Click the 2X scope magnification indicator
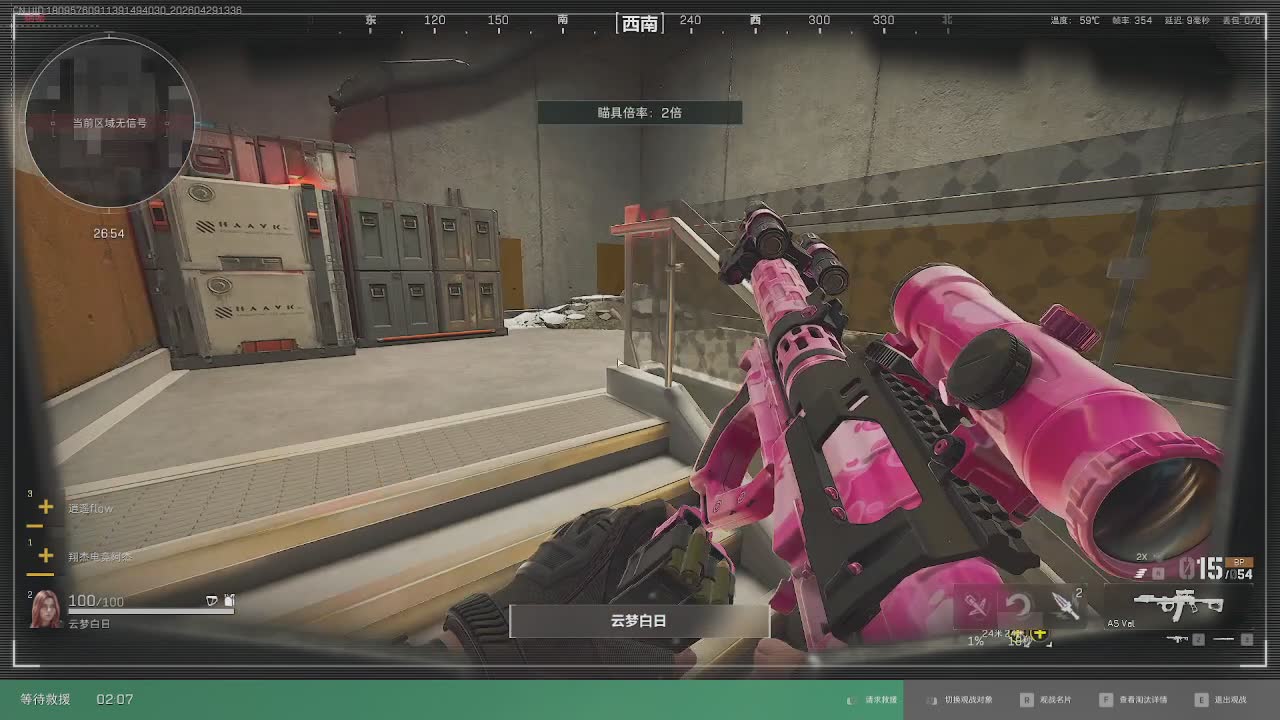1280x720 pixels. pos(1142,557)
